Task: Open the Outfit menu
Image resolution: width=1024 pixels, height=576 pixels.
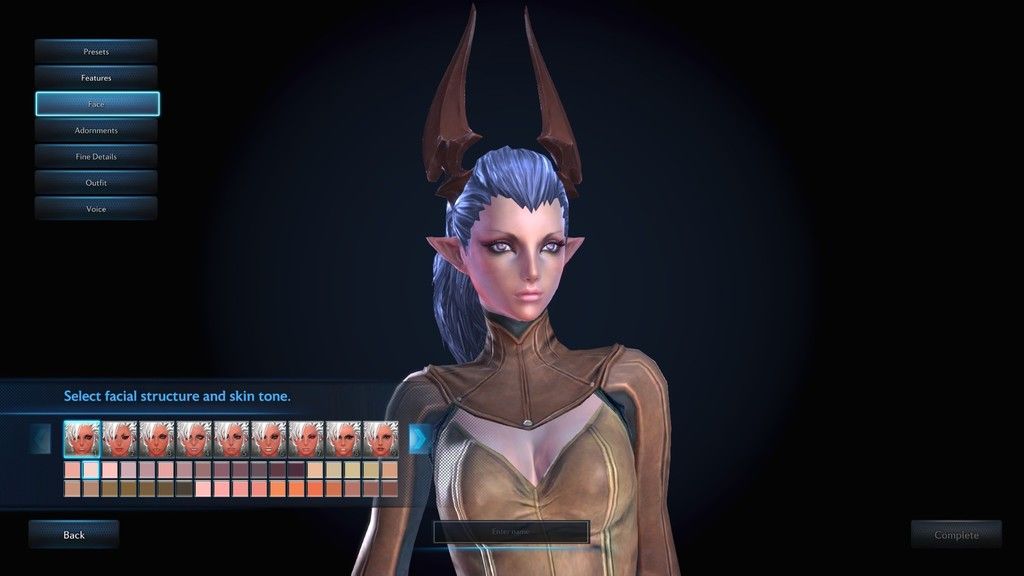Action: [96, 182]
